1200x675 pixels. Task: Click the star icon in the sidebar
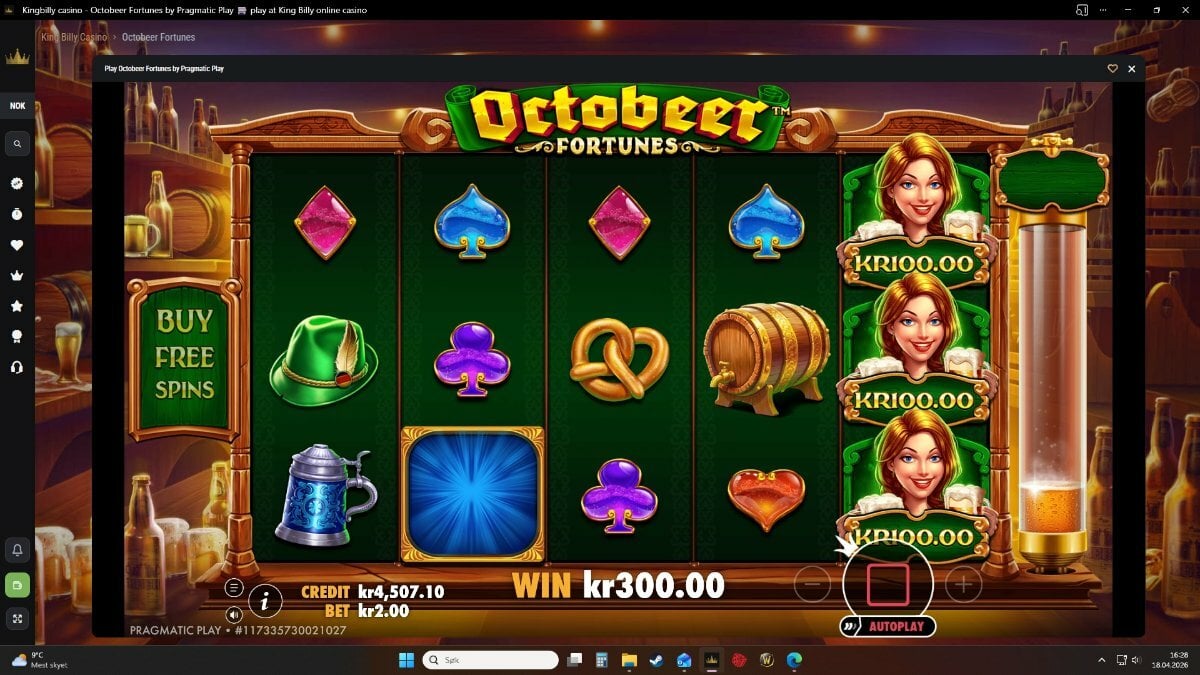click(x=17, y=306)
